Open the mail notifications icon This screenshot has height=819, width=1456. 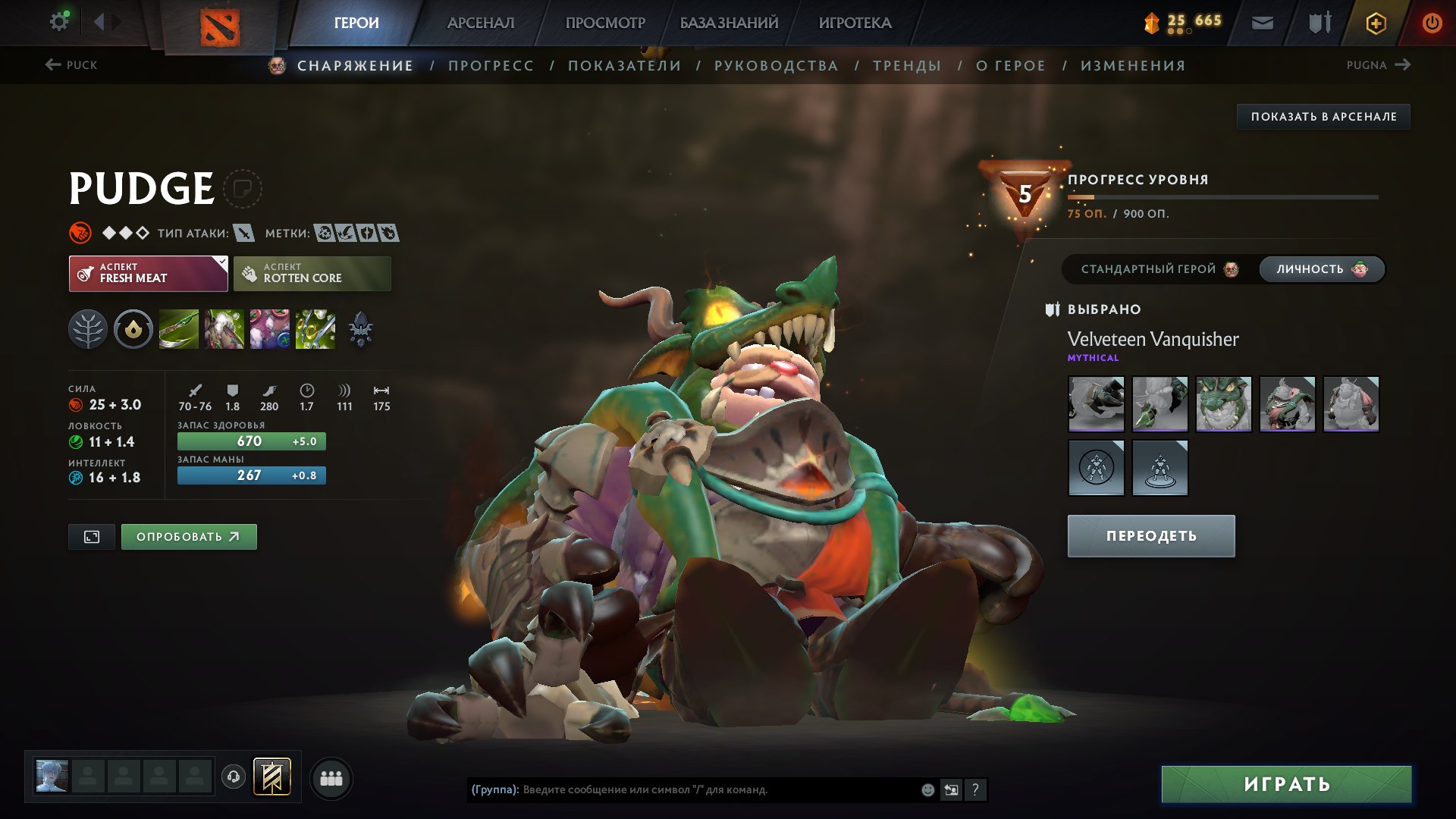pyautogui.click(x=1263, y=22)
